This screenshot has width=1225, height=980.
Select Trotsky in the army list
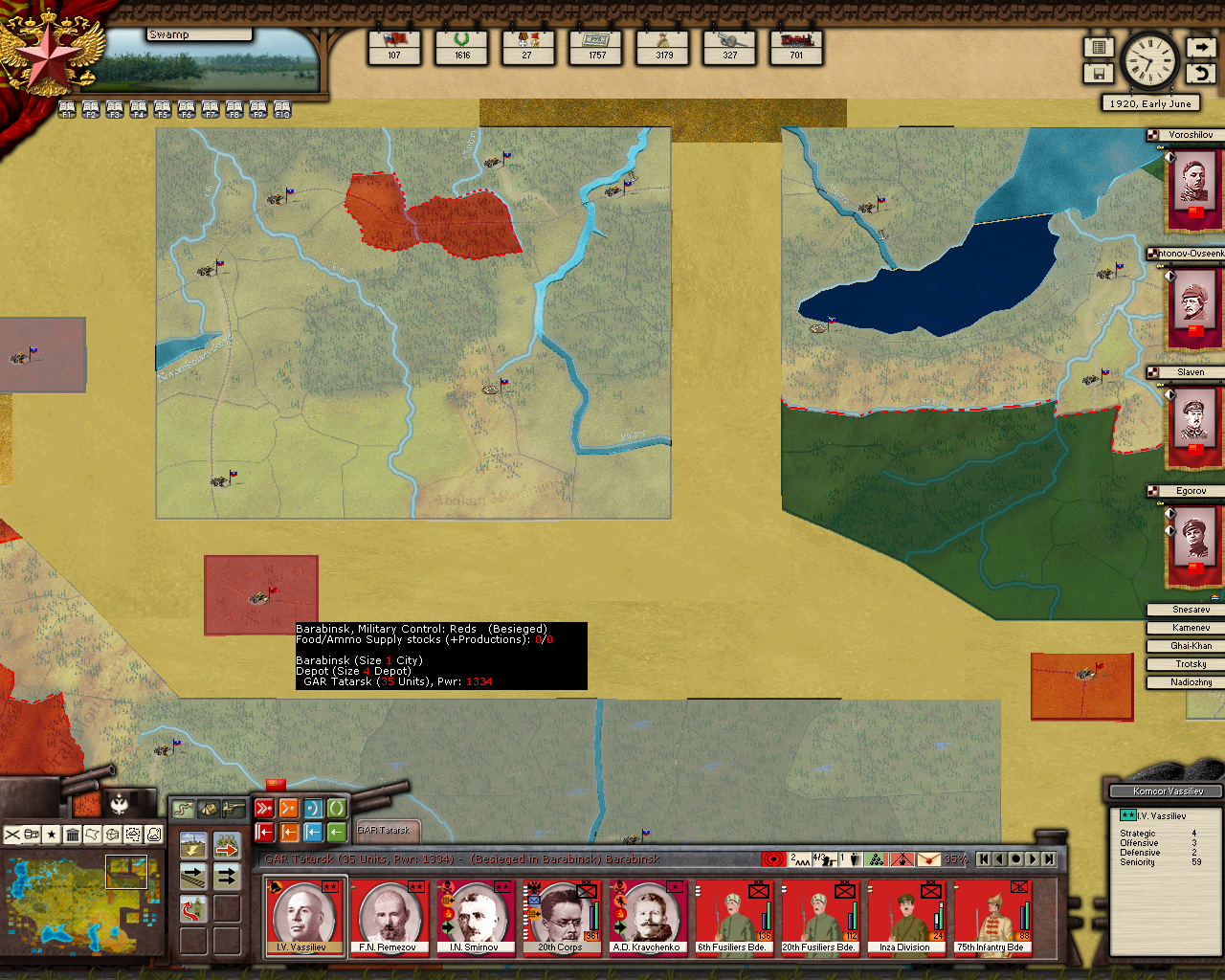pos(1191,664)
